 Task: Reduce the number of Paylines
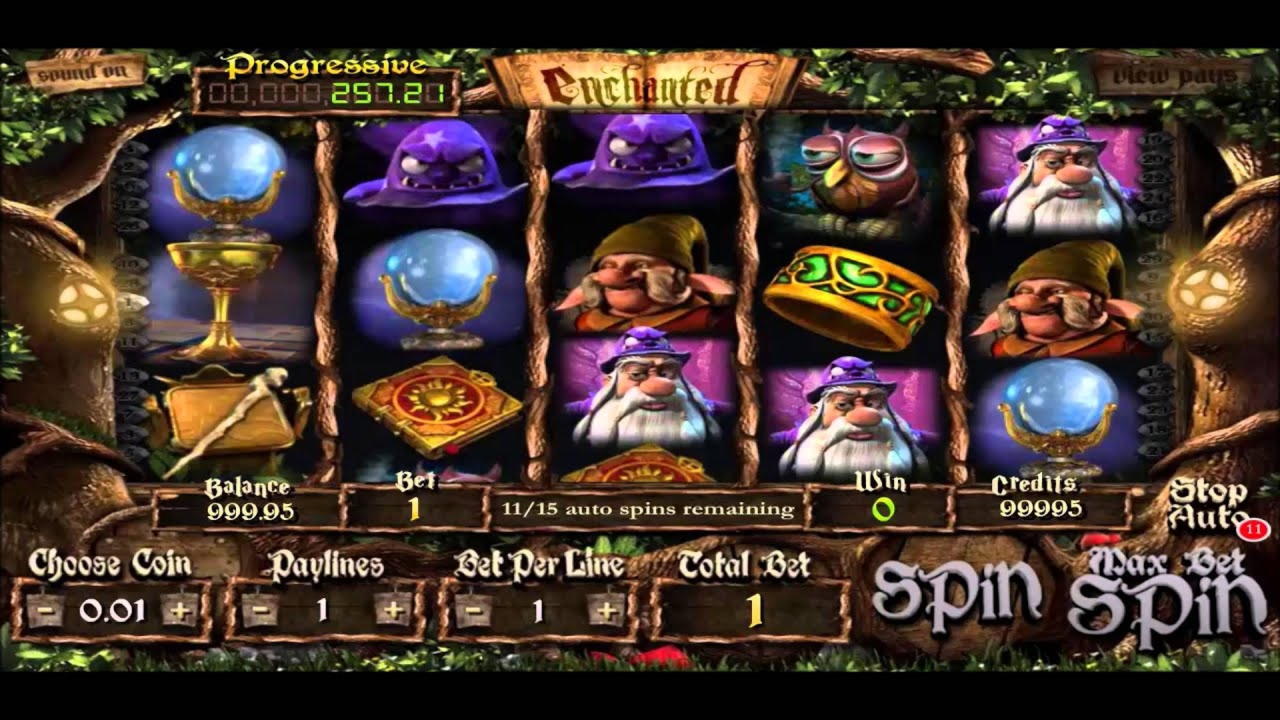click(258, 609)
